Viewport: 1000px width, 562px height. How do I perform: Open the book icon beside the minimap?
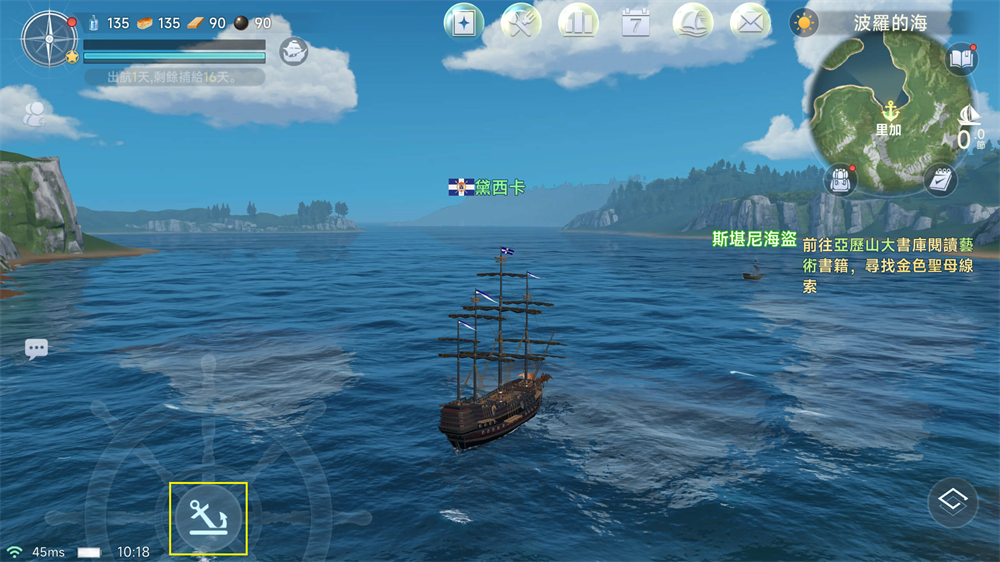tap(961, 60)
